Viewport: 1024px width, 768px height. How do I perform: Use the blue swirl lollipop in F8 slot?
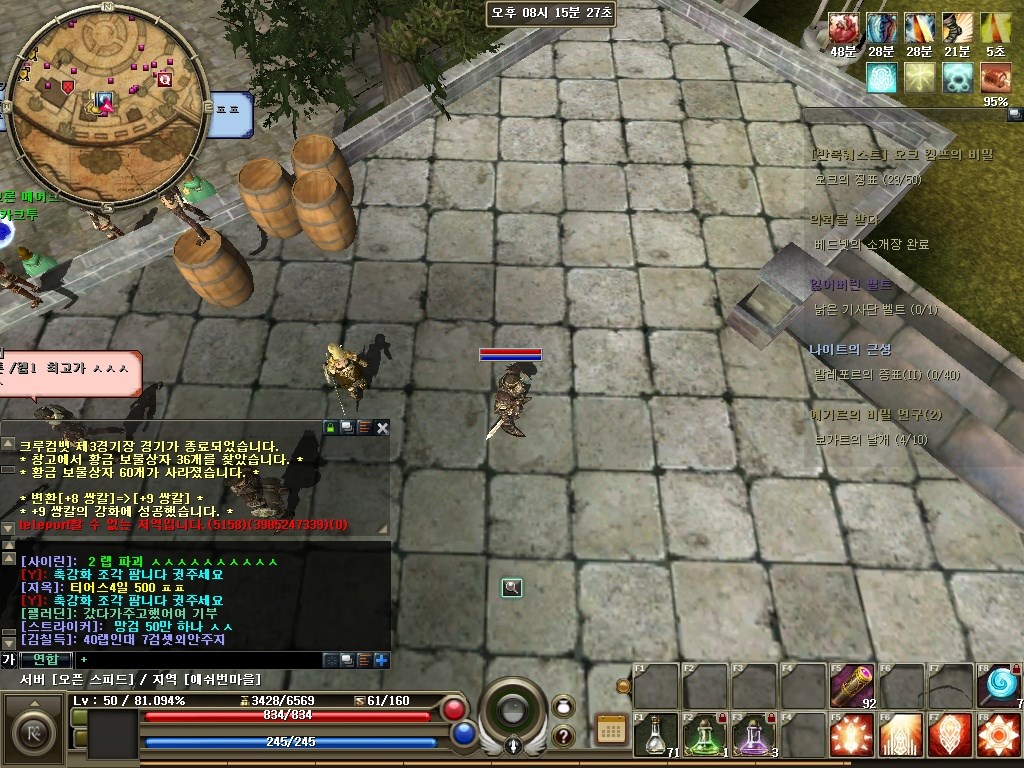999,685
